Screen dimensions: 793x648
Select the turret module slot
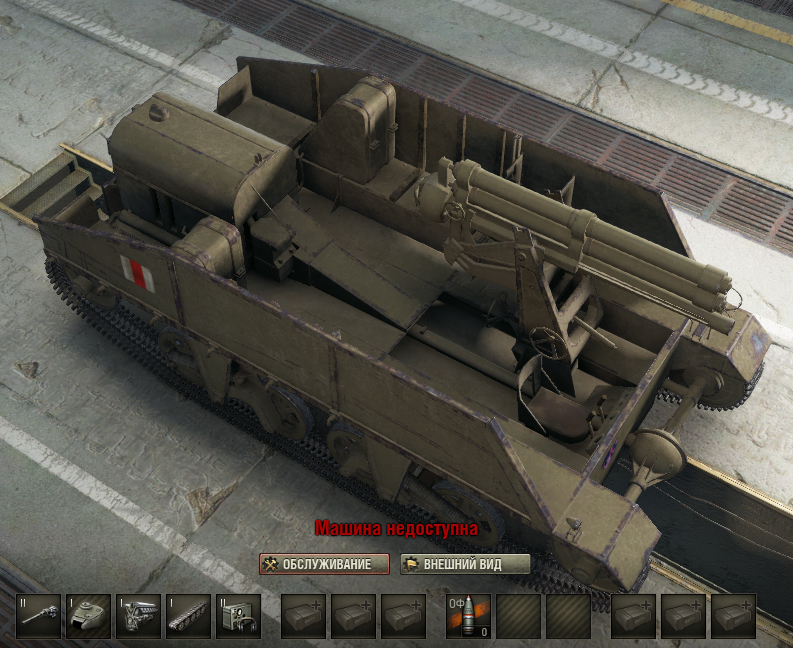tap(88, 617)
